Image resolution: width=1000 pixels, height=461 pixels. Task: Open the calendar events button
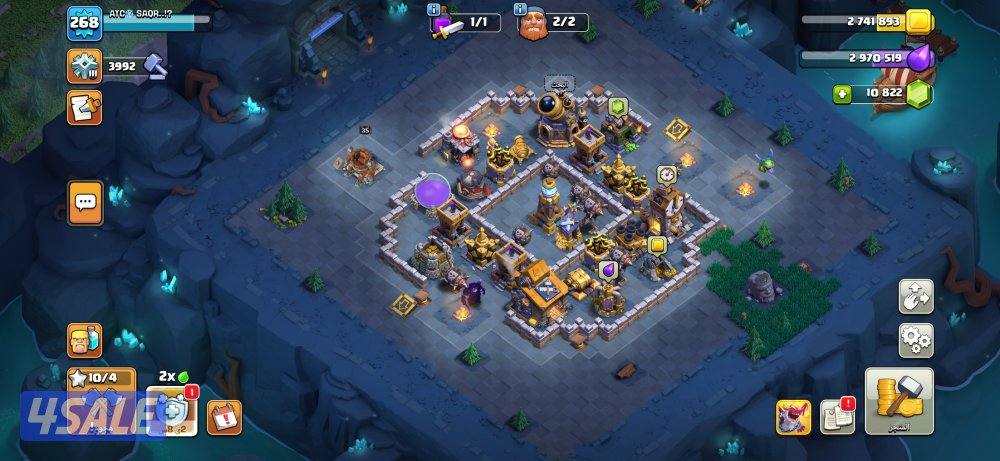224,416
